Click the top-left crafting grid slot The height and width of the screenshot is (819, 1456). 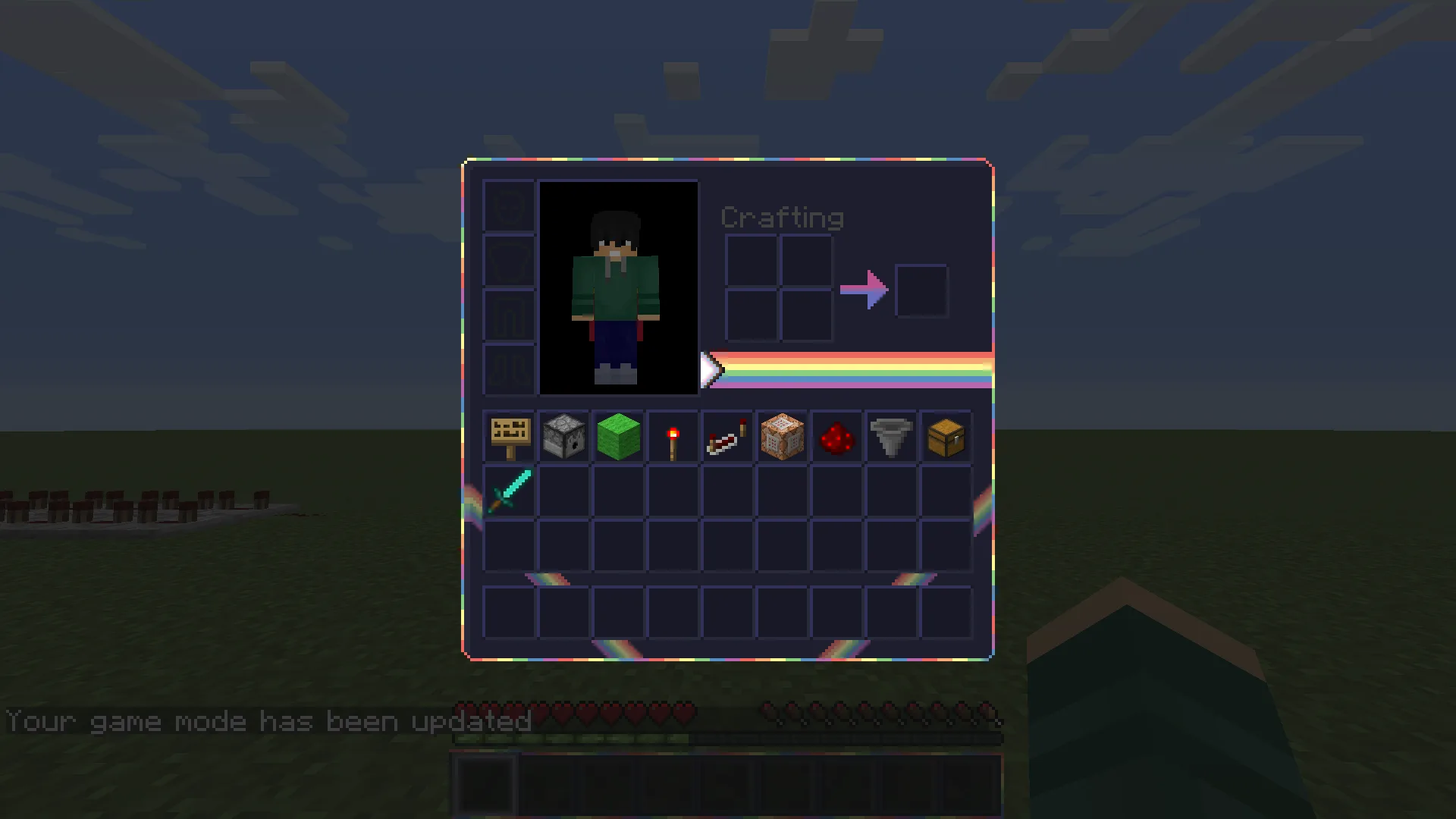[x=751, y=258]
